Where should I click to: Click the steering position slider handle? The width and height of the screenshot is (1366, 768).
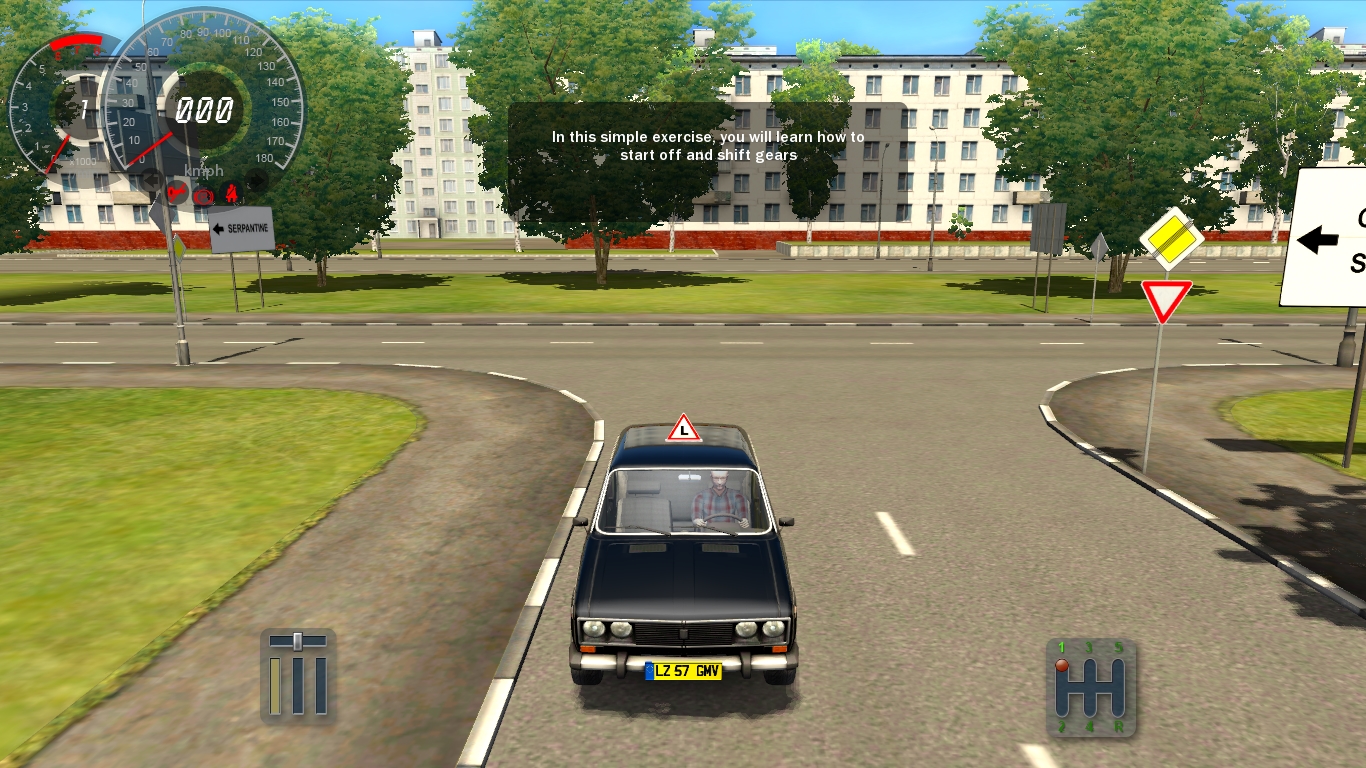297,641
